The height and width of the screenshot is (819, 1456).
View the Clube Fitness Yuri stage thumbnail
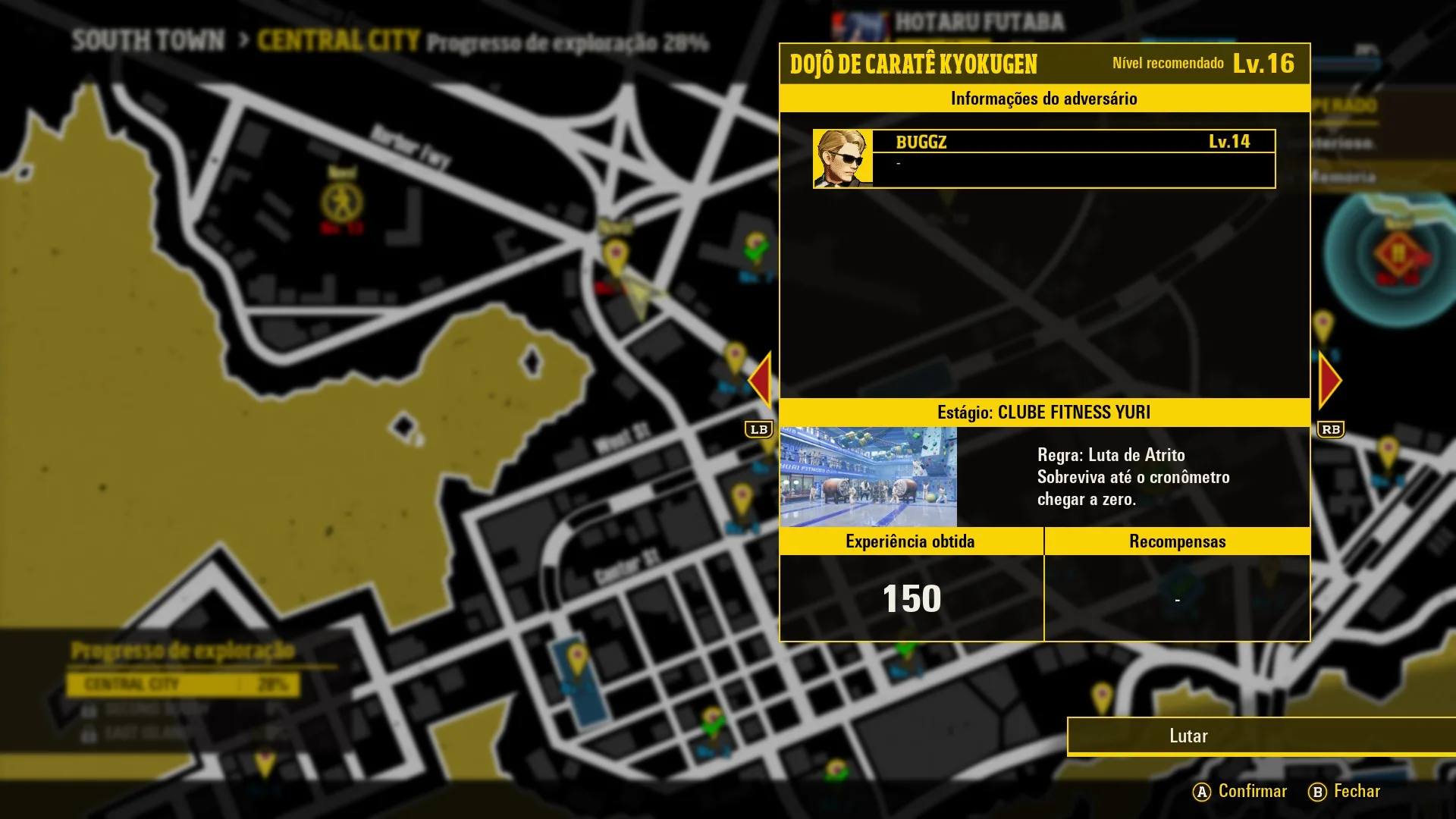[868, 477]
